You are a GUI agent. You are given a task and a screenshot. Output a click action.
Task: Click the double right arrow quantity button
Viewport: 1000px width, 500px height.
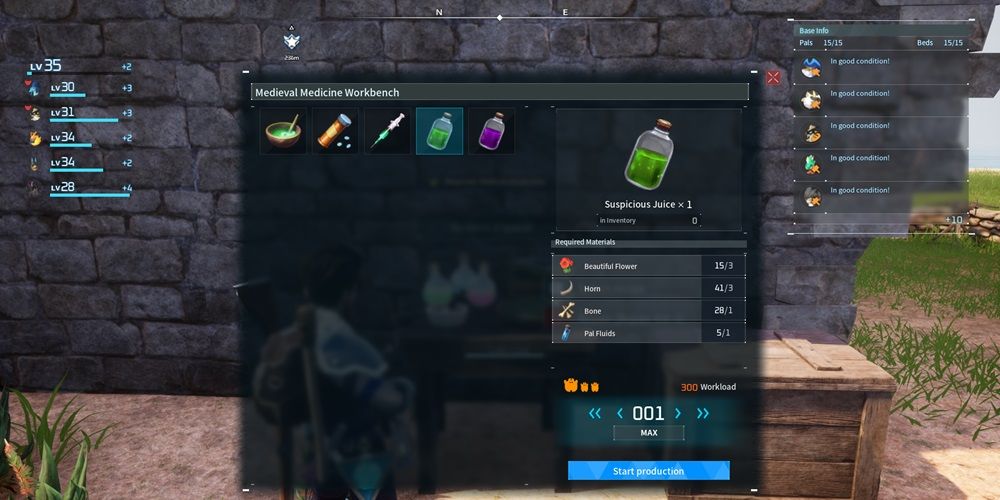click(701, 413)
